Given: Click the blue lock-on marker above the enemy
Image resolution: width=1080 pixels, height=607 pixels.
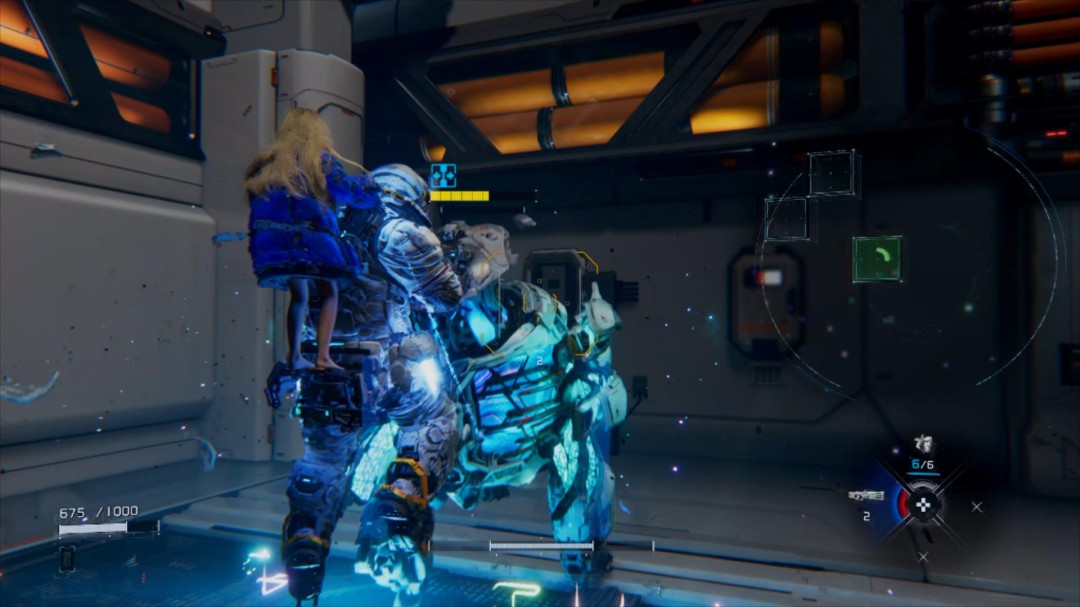Looking at the screenshot, I should (442, 176).
